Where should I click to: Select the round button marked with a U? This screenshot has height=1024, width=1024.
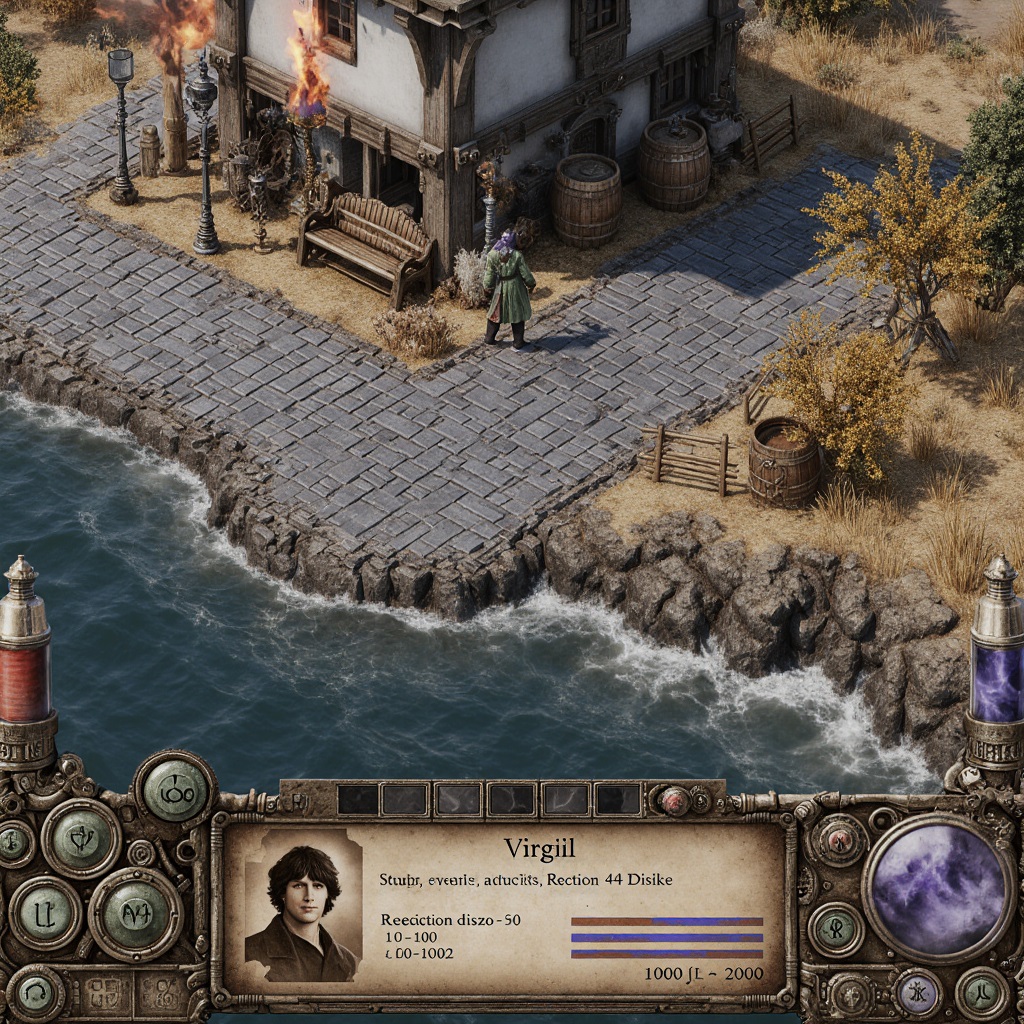45,913
